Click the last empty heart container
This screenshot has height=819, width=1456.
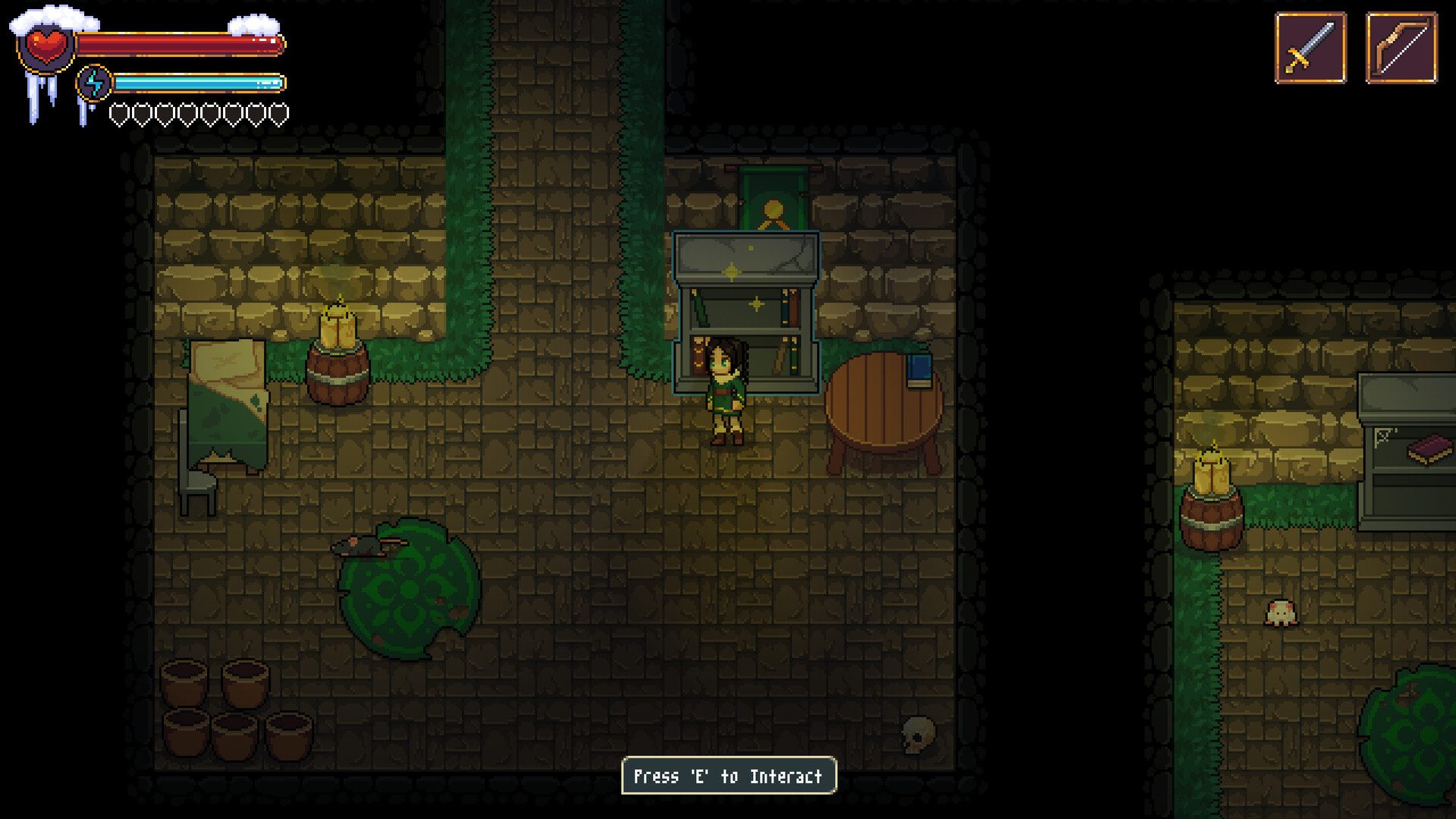tap(281, 114)
